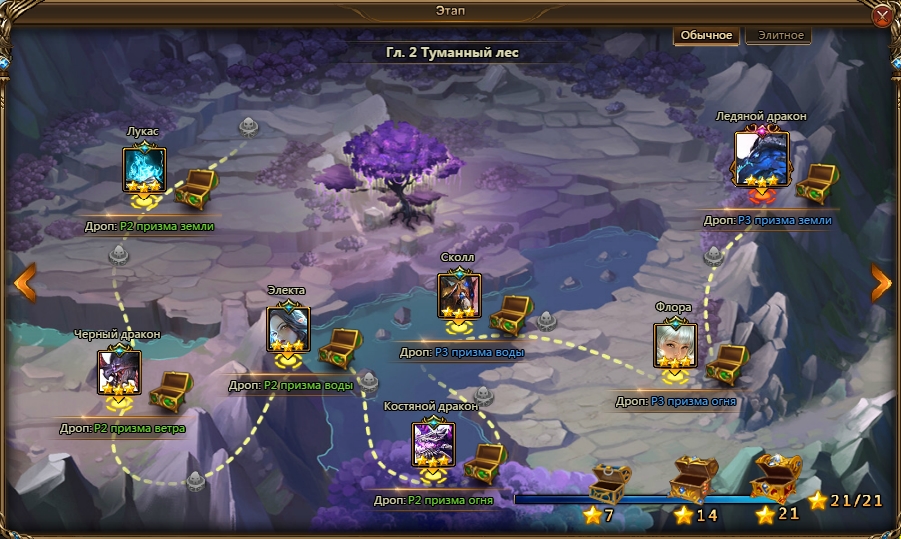Select the Сколл stage portrait

coord(459,296)
